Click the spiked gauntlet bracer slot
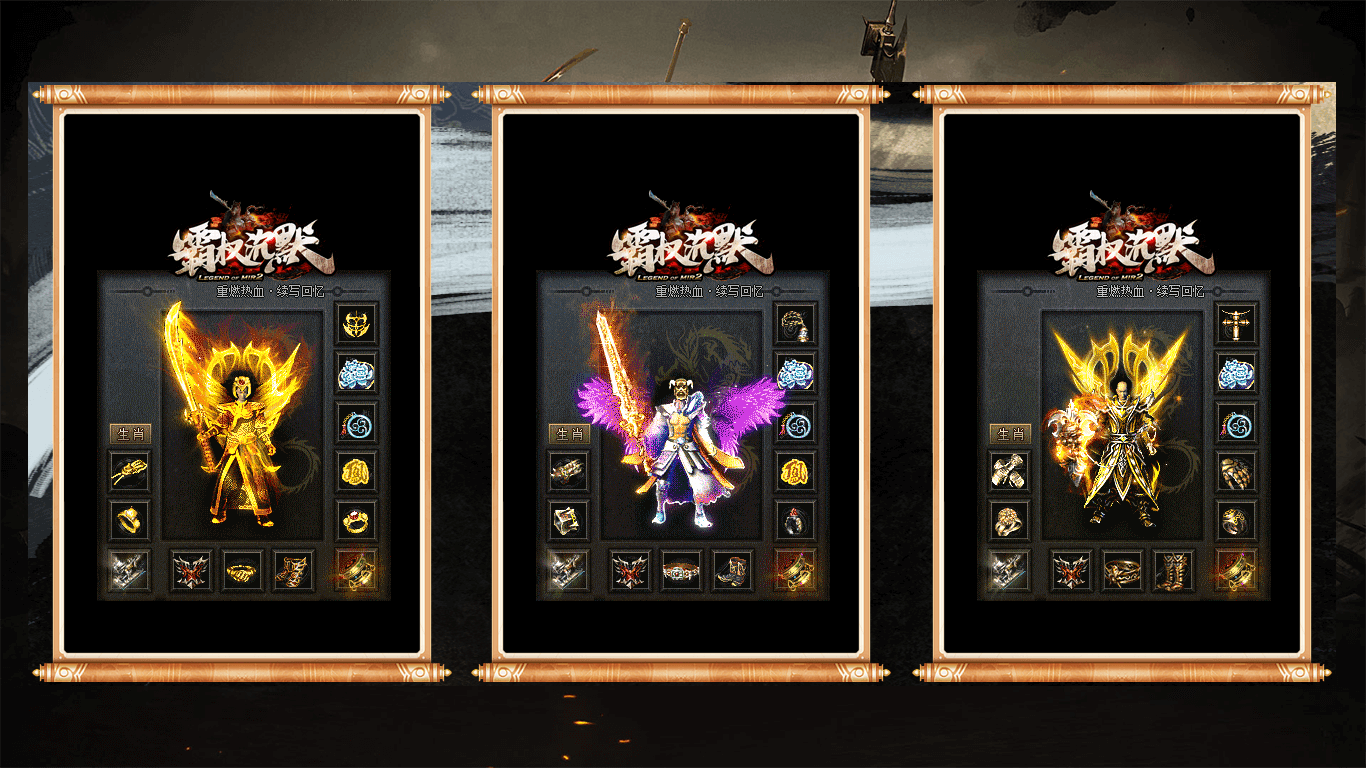This screenshot has width=1366, height=768. [569, 471]
